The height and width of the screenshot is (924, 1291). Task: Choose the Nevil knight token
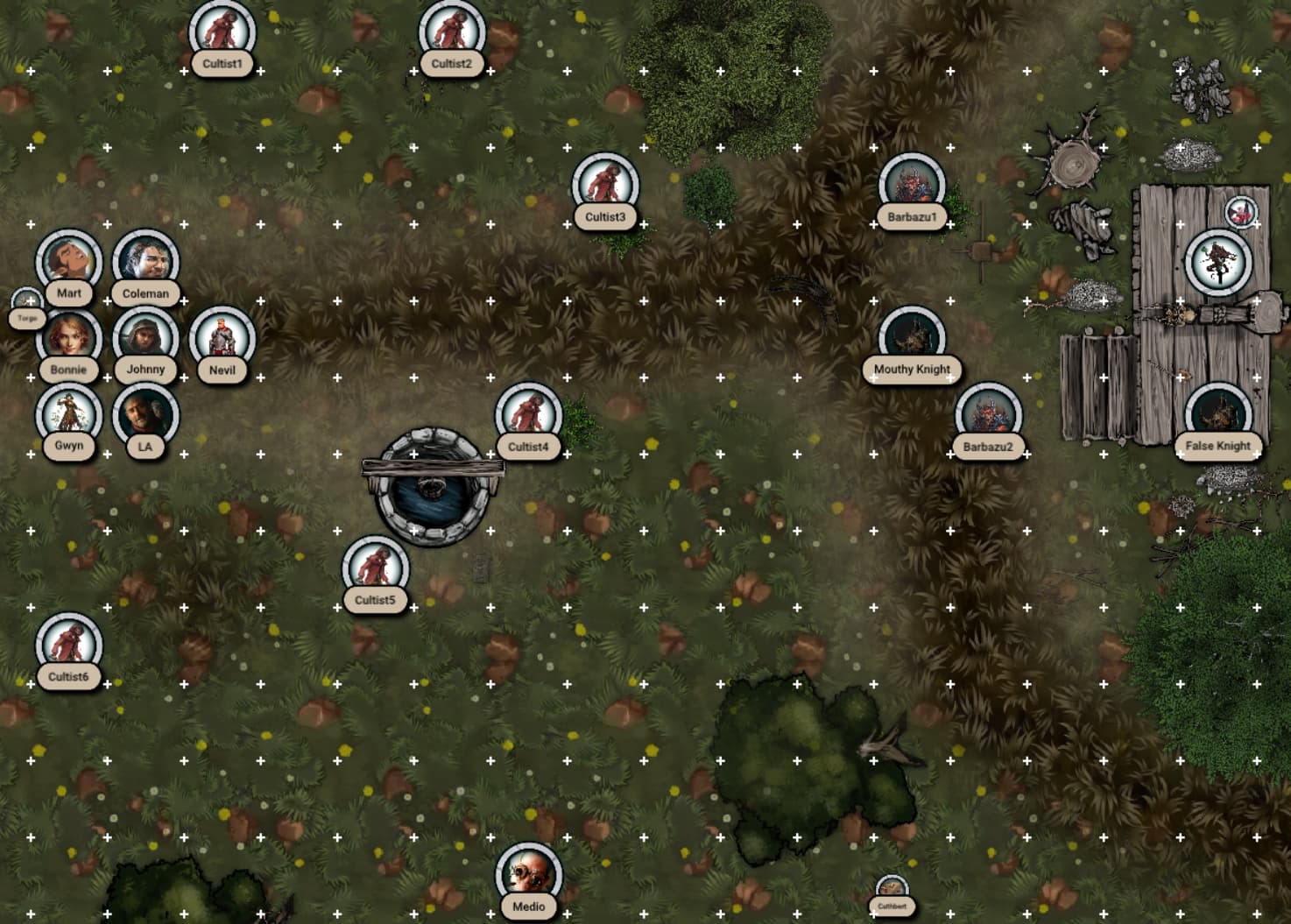point(222,337)
